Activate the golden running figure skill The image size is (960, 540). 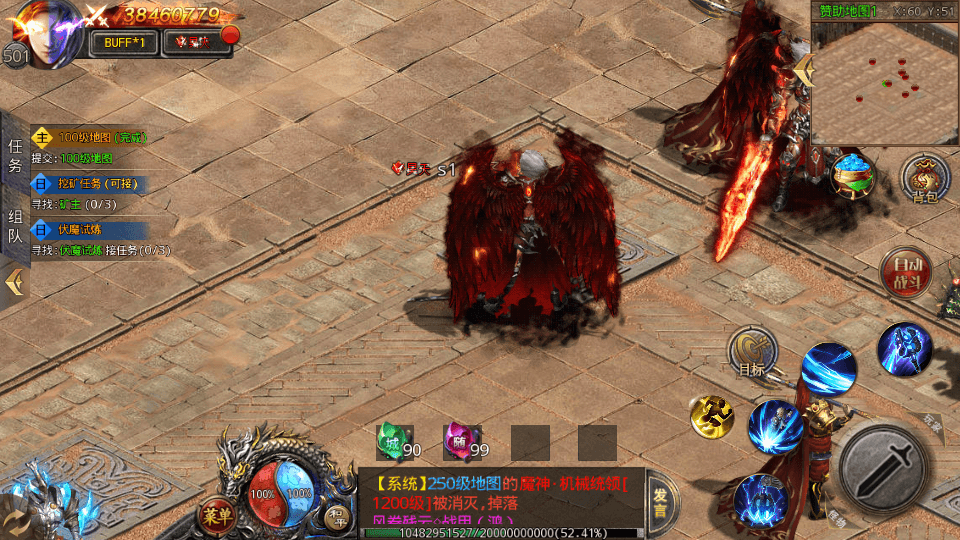point(712,415)
